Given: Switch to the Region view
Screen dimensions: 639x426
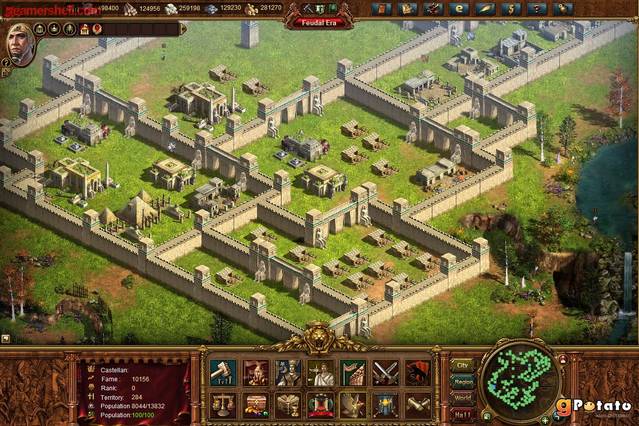Looking at the screenshot, I should point(462,381).
